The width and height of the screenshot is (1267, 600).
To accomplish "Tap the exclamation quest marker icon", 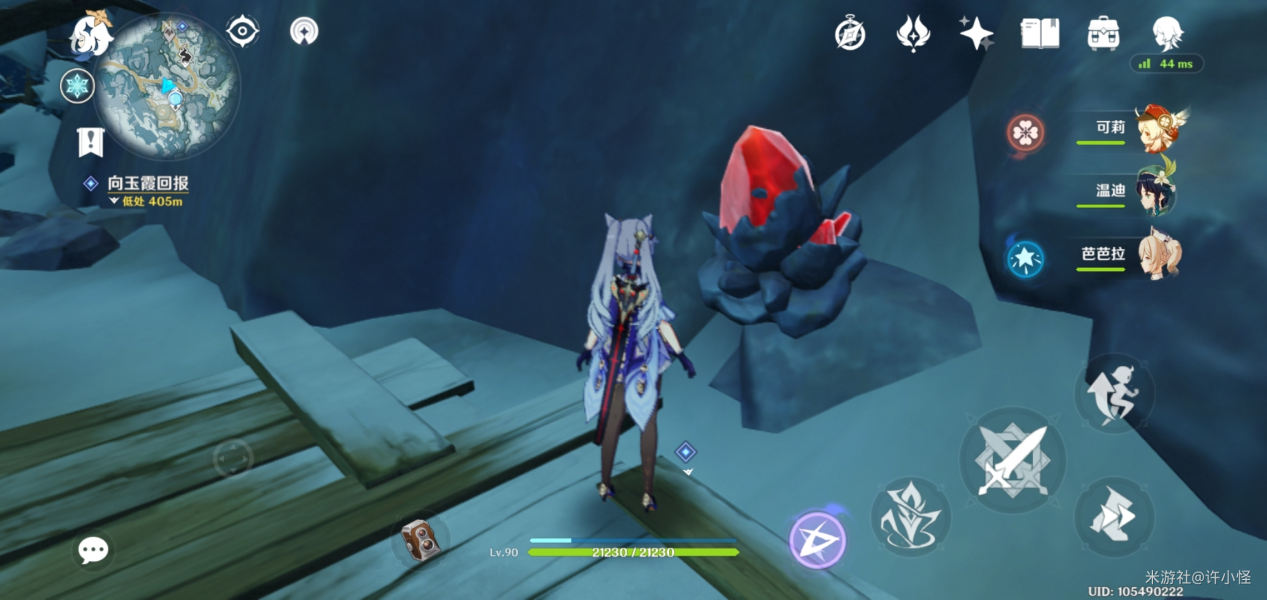I will point(91,143).
